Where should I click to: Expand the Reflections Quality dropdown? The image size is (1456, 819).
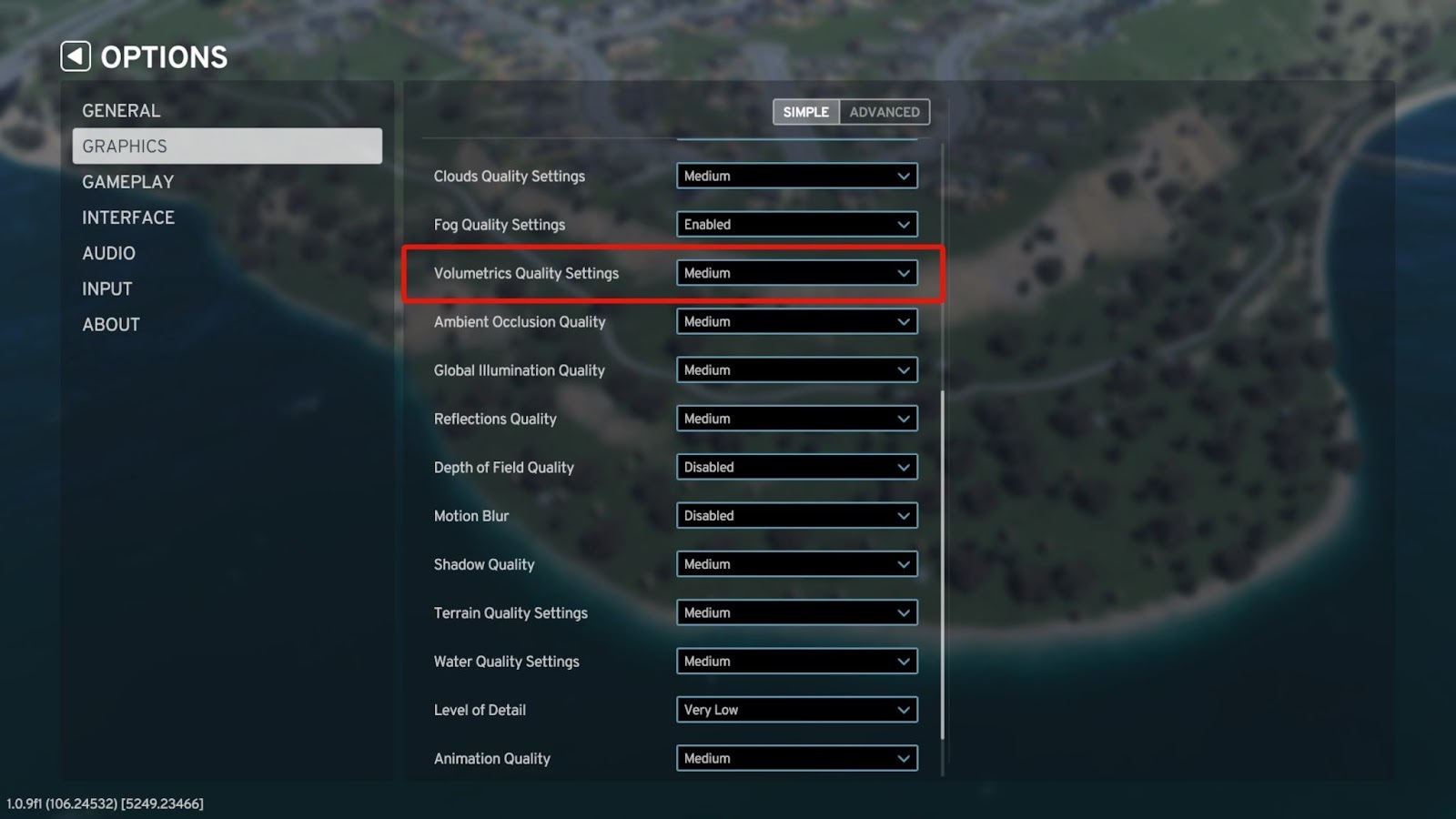[x=796, y=419]
